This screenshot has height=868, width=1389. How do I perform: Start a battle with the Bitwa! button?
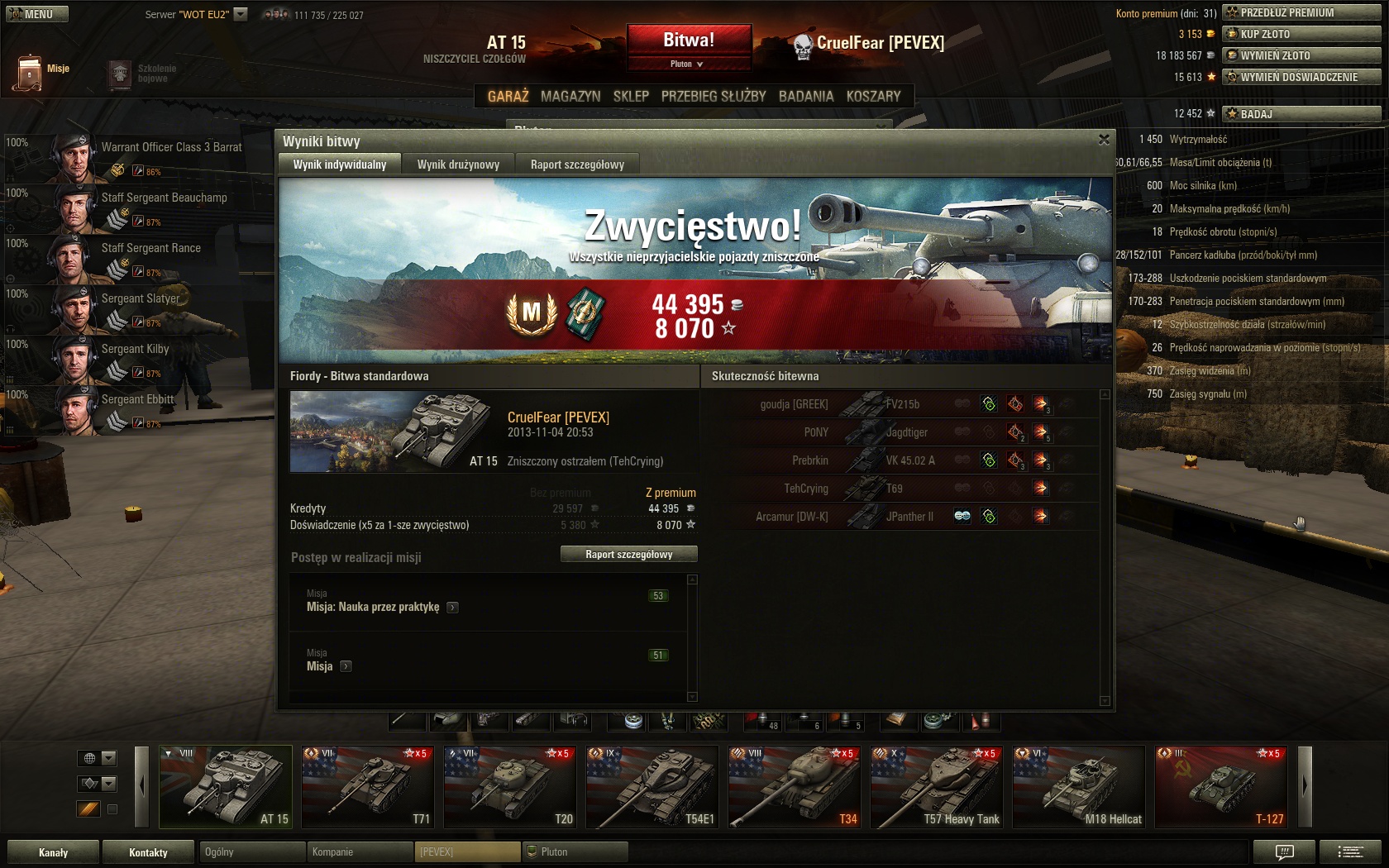[689, 41]
